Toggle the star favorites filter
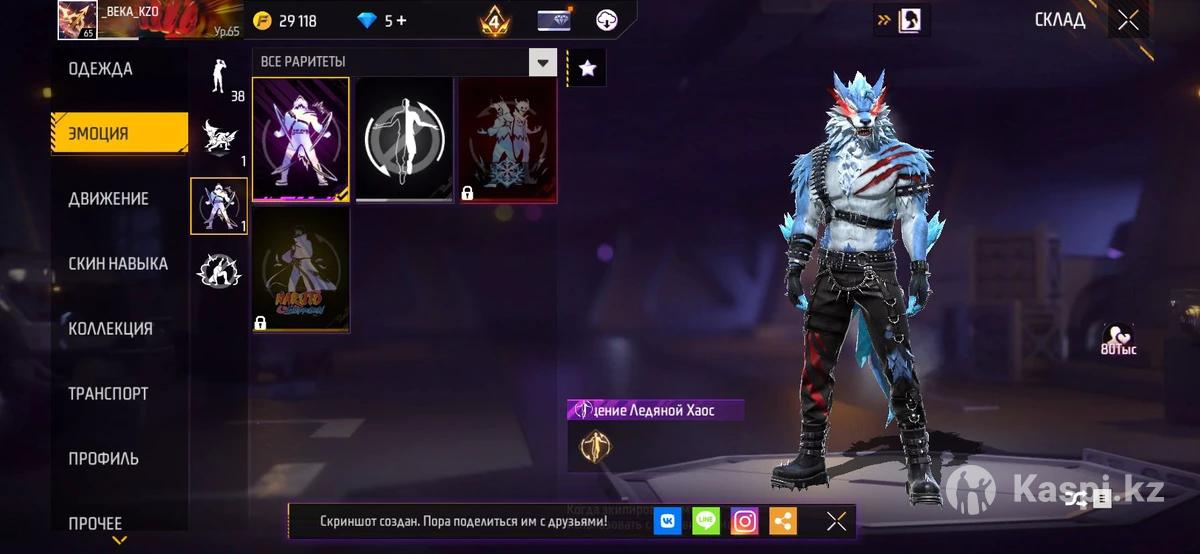The height and width of the screenshot is (554, 1200). point(587,67)
